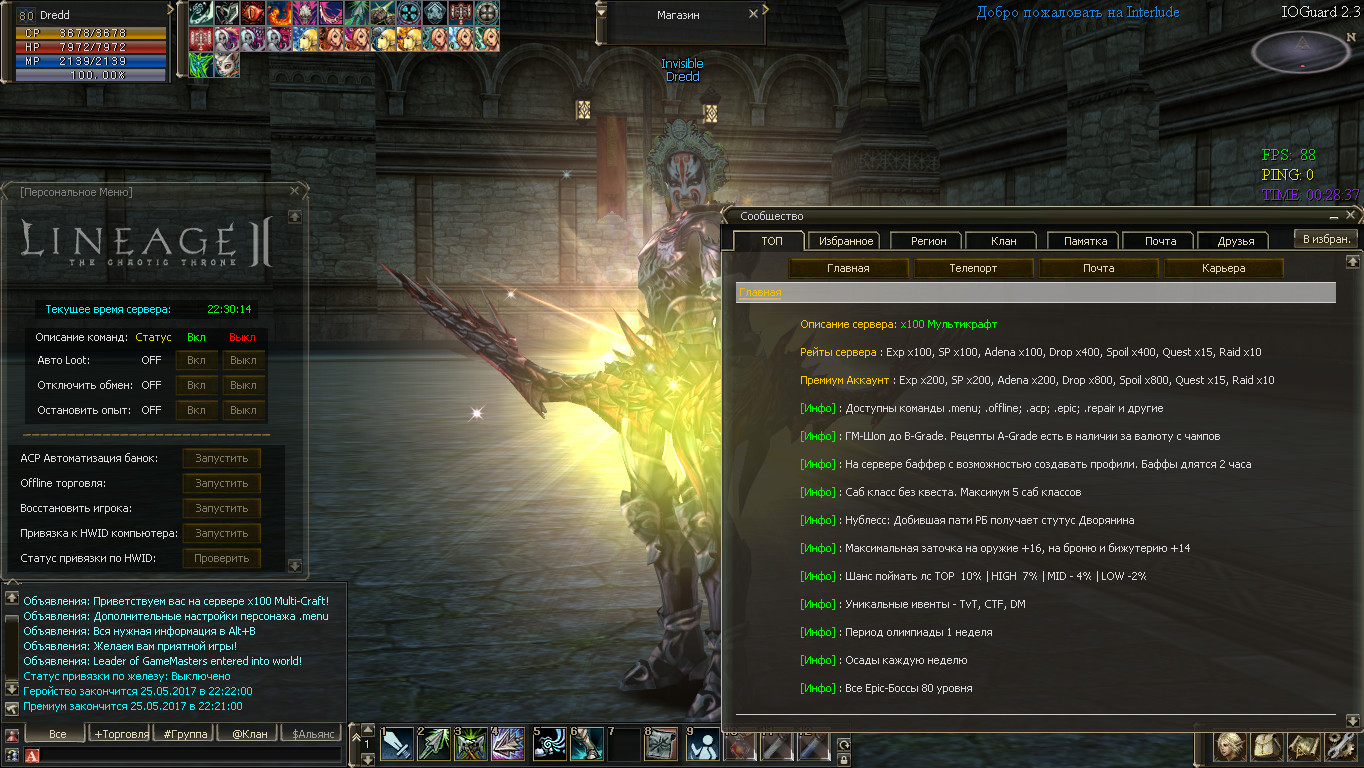This screenshot has height=768, width=1364.
Task: Switch chat to the +Торговля tab
Action: pos(121,734)
